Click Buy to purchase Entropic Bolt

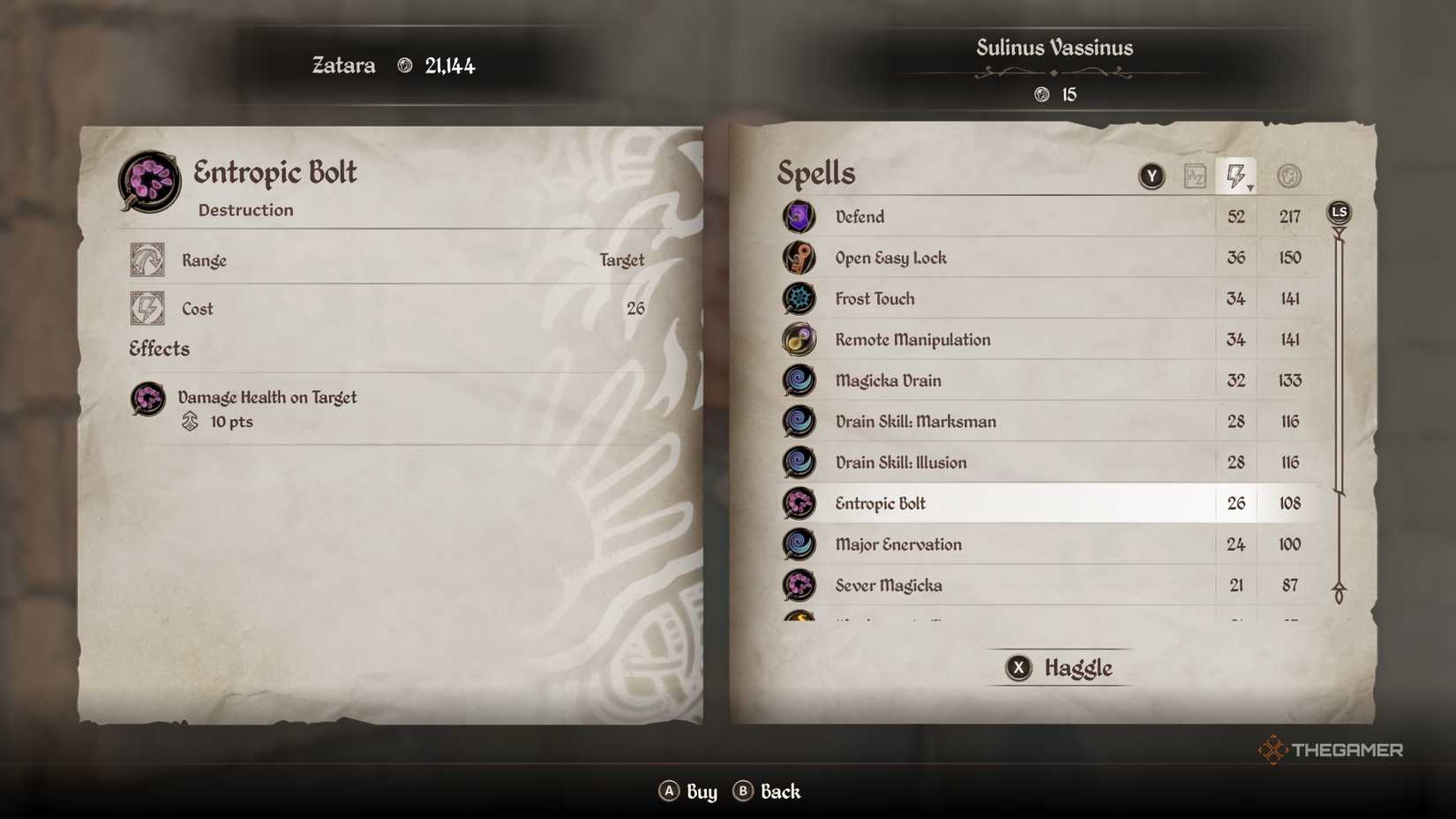(688, 792)
